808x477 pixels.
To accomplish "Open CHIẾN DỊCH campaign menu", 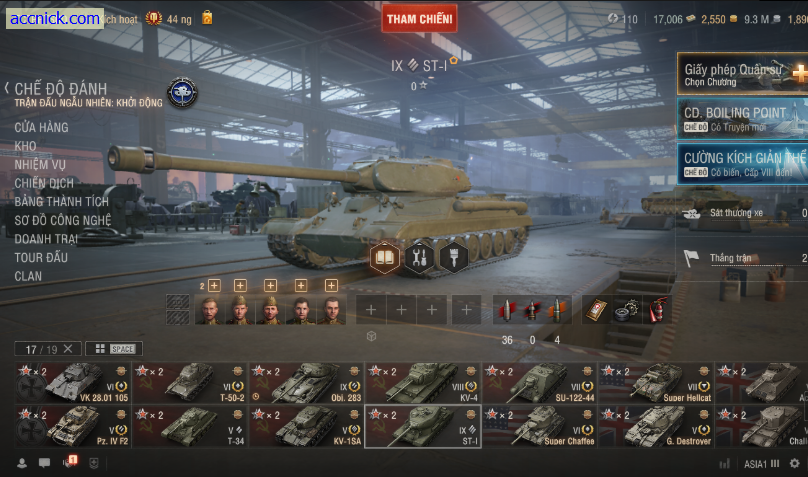I will [44, 183].
